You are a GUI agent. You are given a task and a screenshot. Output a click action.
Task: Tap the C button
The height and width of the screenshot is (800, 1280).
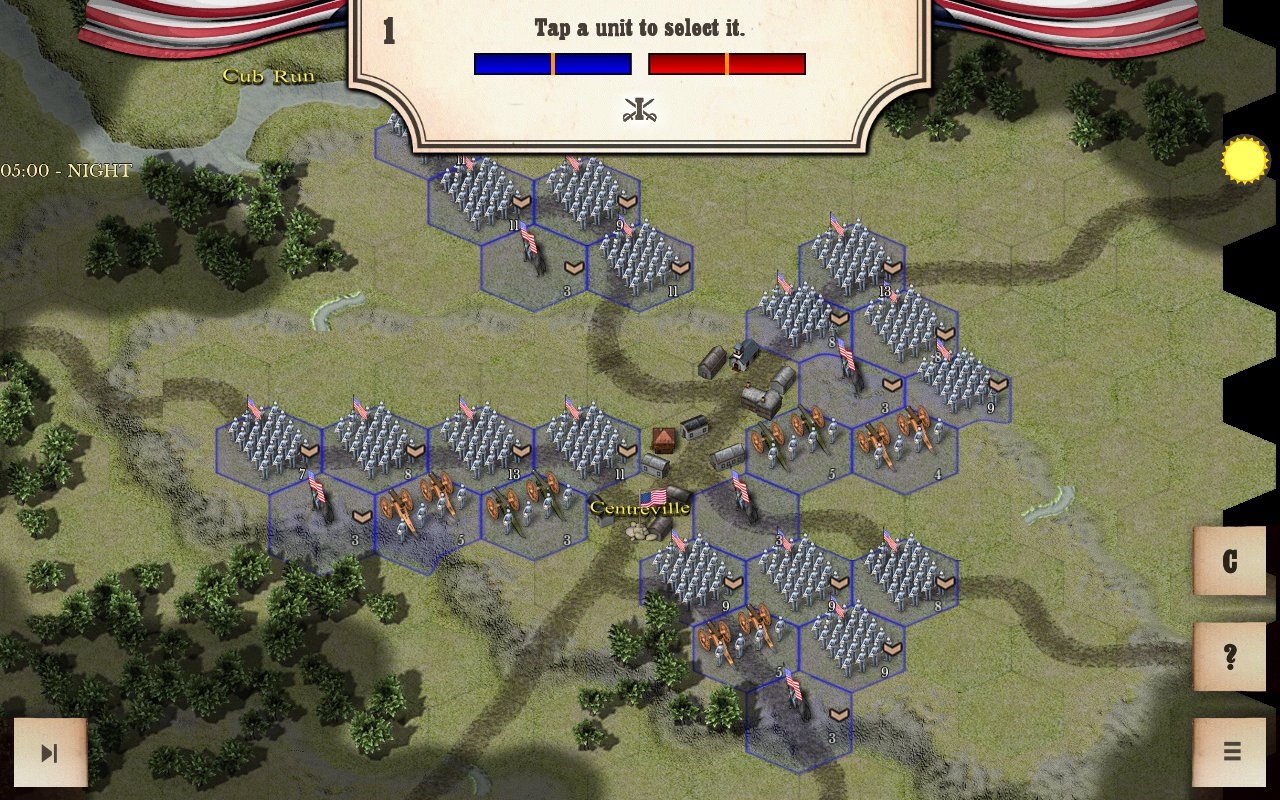coord(1230,561)
